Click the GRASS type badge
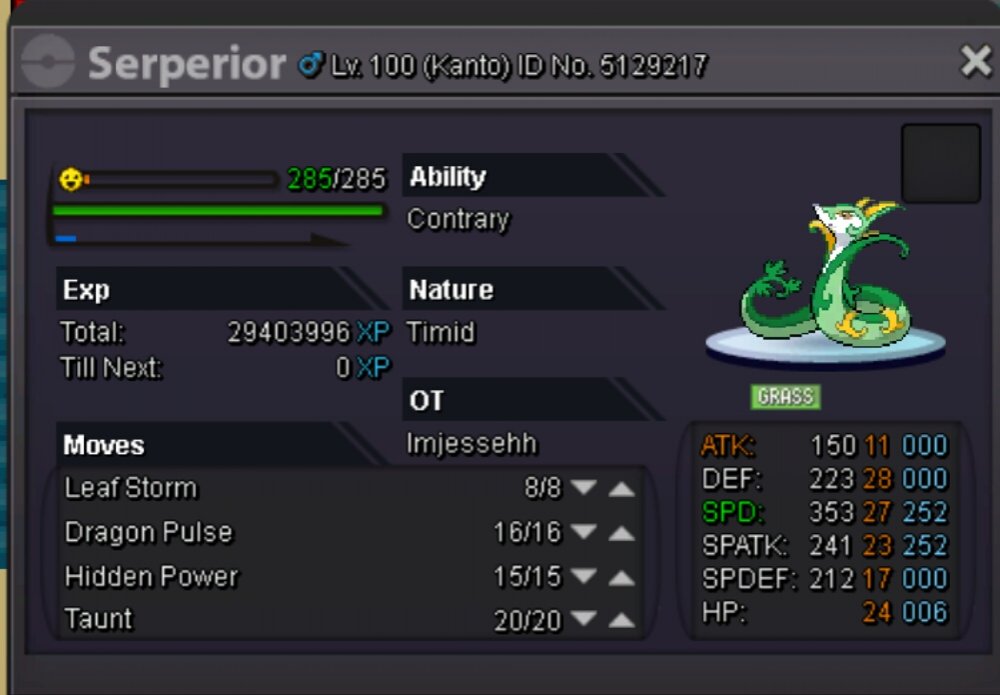1000x695 pixels. (x=785, y=397)
